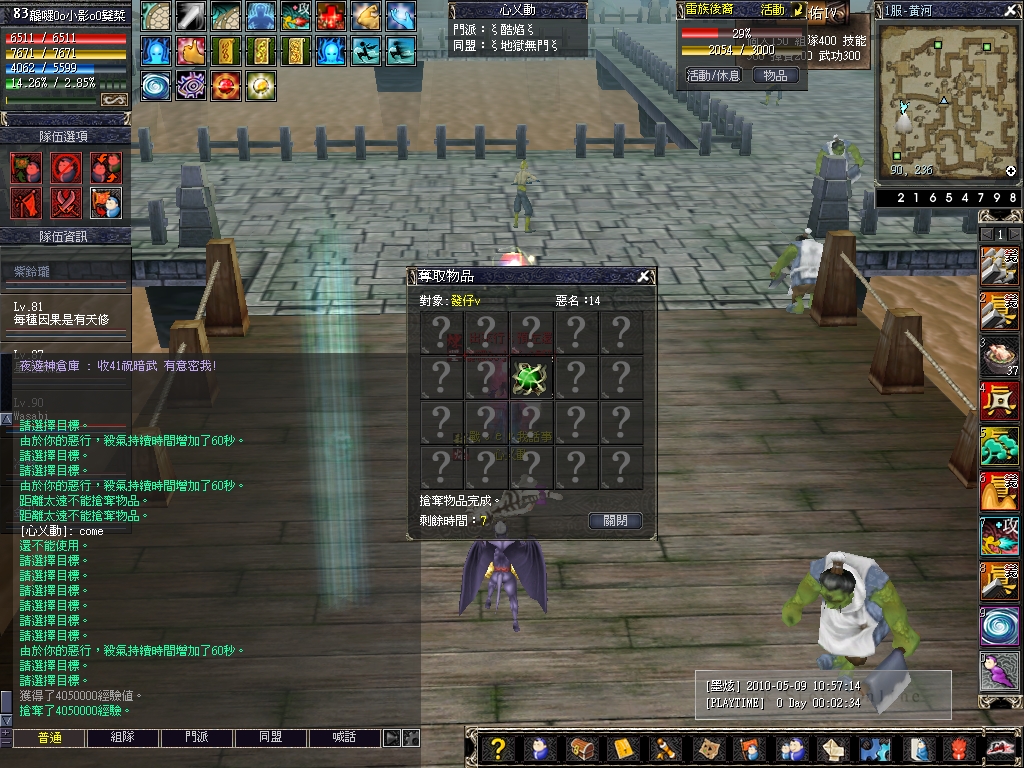Close the minimap with its X button
The width and height of the screenshot is (1024, 768).
coord(1011,10)
